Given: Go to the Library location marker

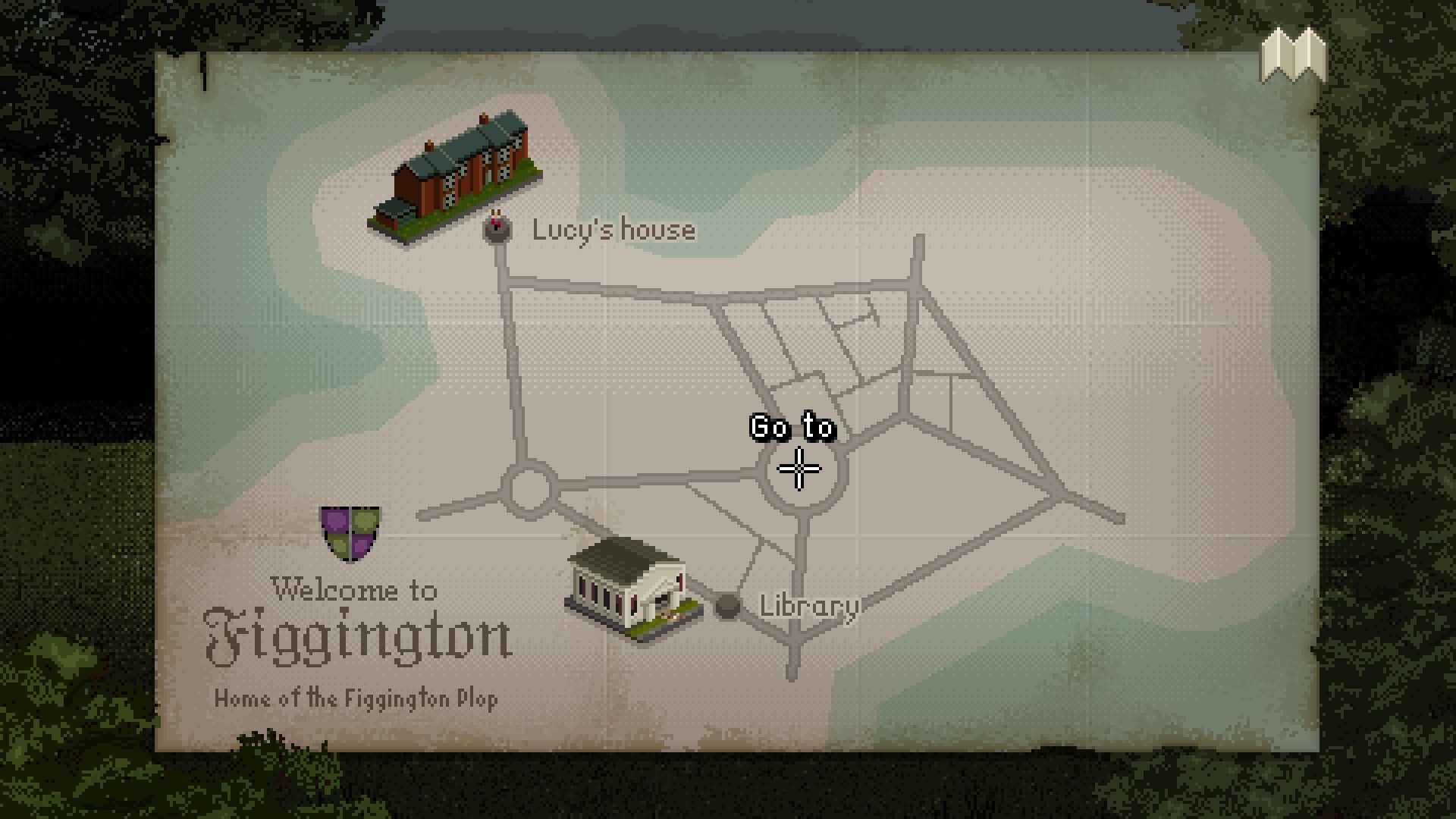Looking at the screenshot, I should coord(727,605).
